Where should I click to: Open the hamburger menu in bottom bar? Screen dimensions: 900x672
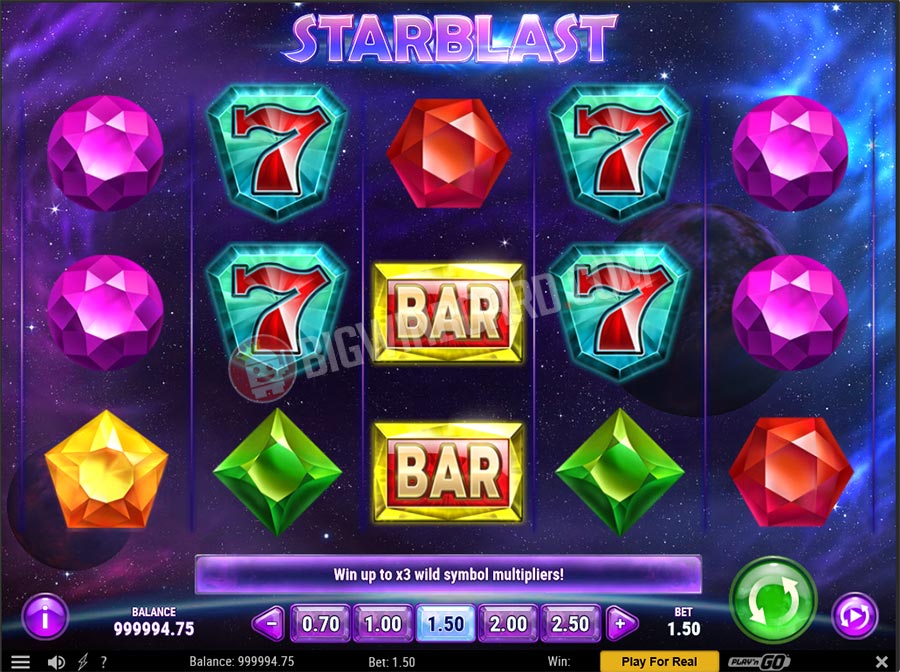(x=21, y=661)
